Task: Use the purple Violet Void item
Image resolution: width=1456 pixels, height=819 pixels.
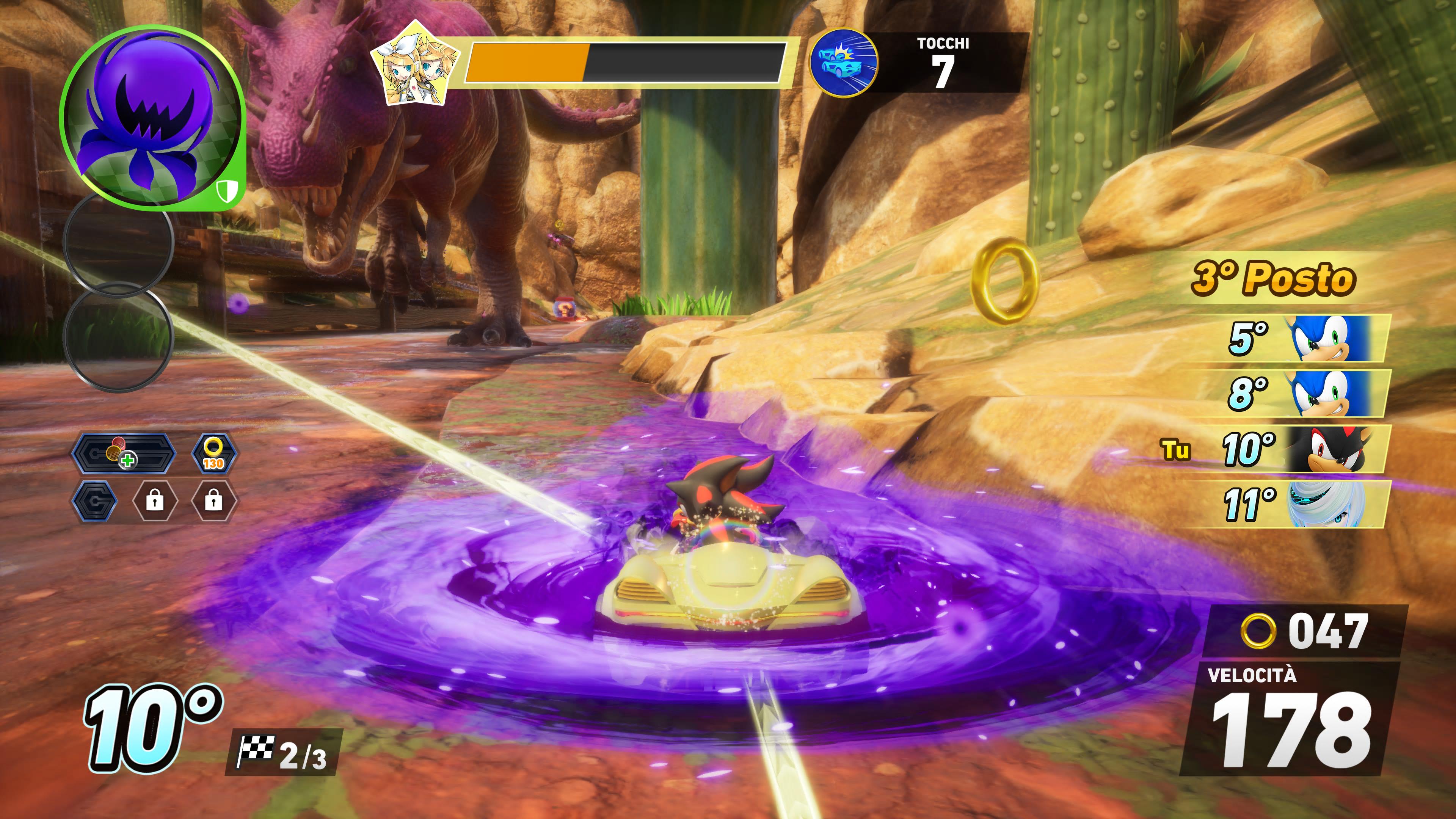Action: (x=152, y=116)
